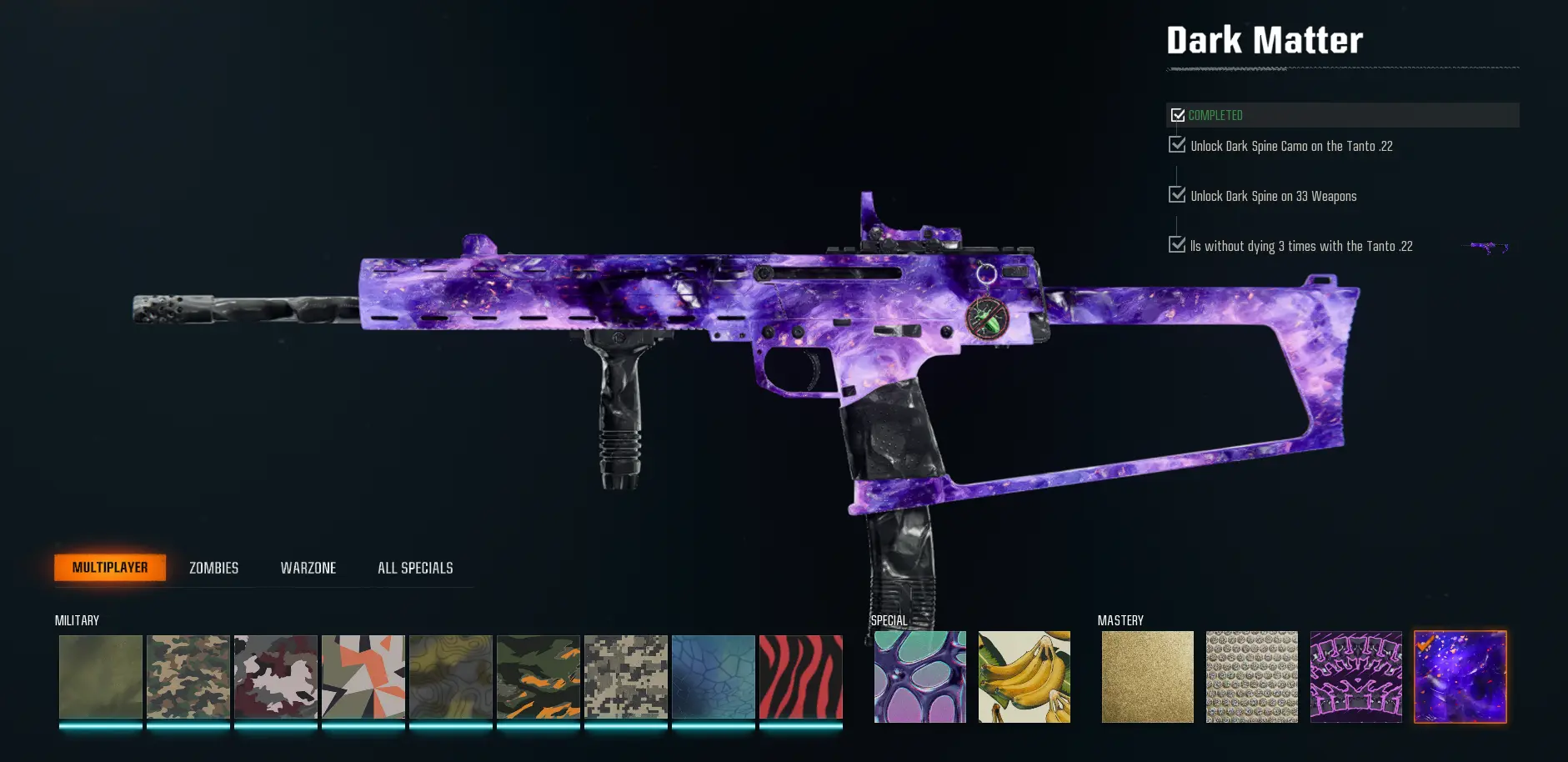Toggle the kills without dying challenge checkbox
Screen dimensions: 1568x762
click(1177, 245)
